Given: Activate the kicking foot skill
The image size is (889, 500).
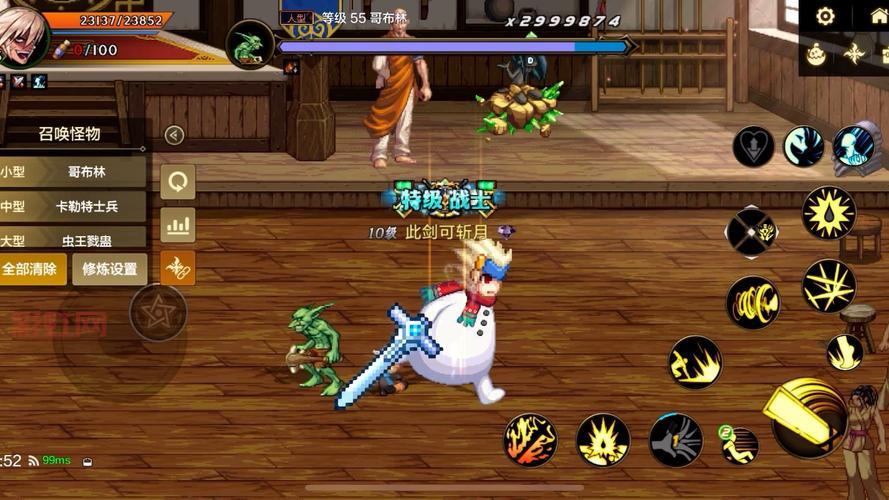Looking at the screenshot, I should [844, 352].
